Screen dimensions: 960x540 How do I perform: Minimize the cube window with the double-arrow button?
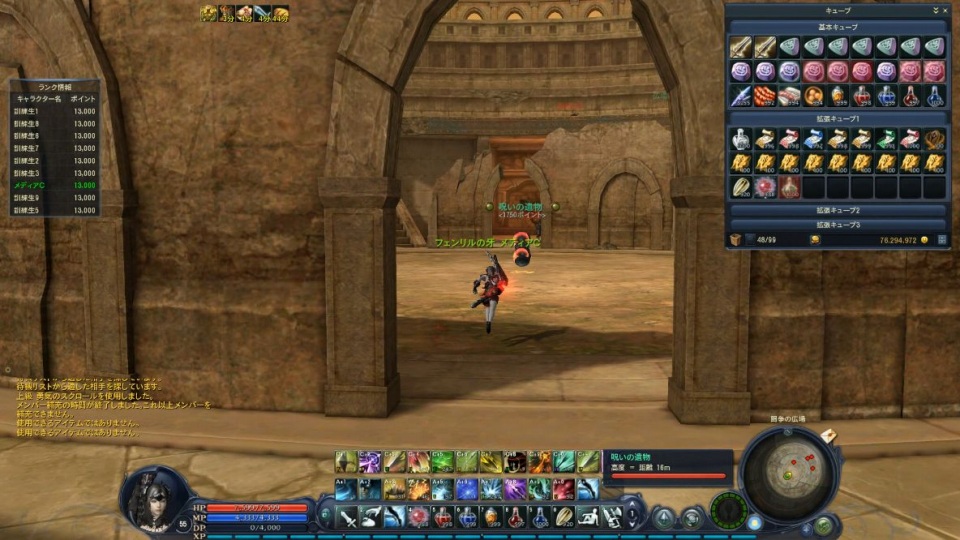(x=934, y=10)
